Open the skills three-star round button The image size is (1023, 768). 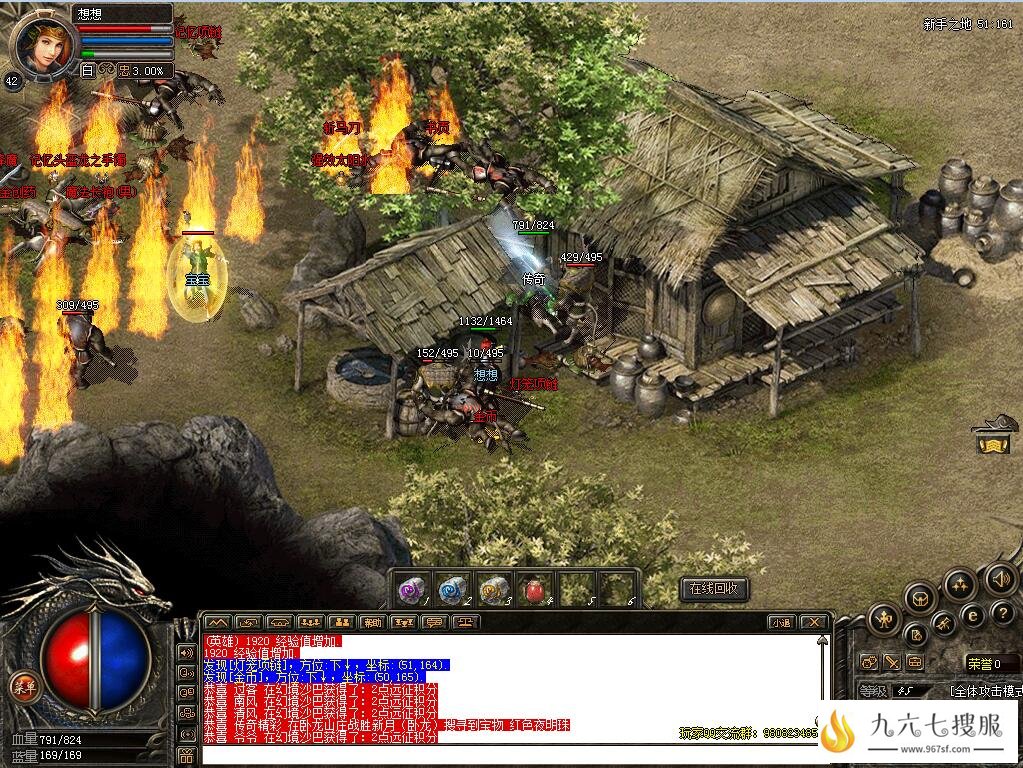[x=960, y=583]
